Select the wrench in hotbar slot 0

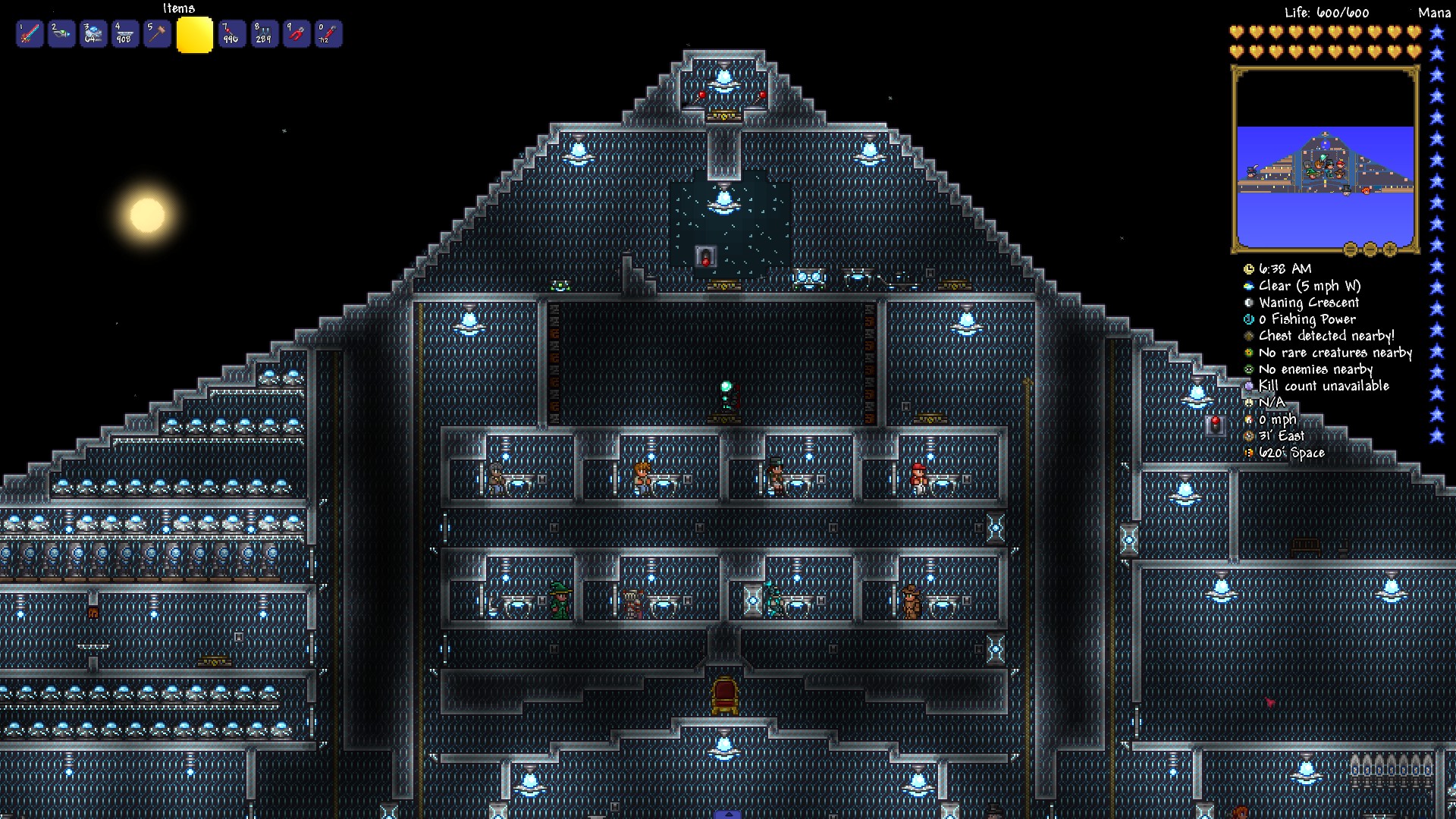pyautogui.click(x=329, y=33)
